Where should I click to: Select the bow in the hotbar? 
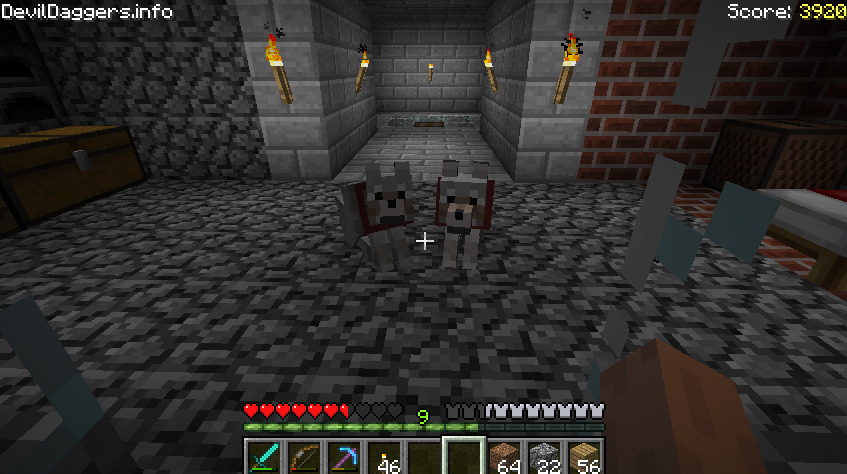[304, 458]
